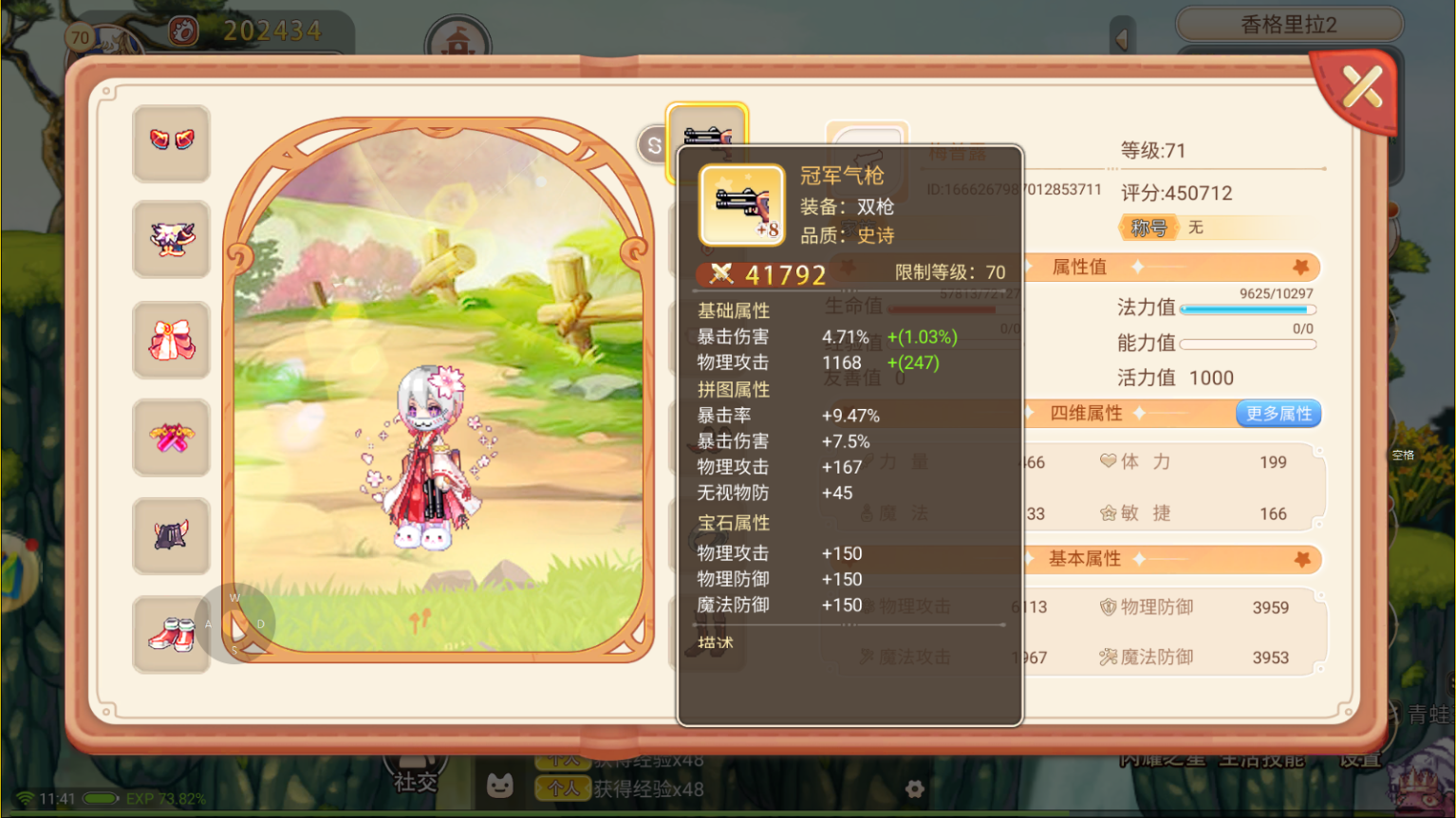Click the 更多属性 more attributes button
The width and height of the screenshot is (1456, 818).
[1278, 413]
